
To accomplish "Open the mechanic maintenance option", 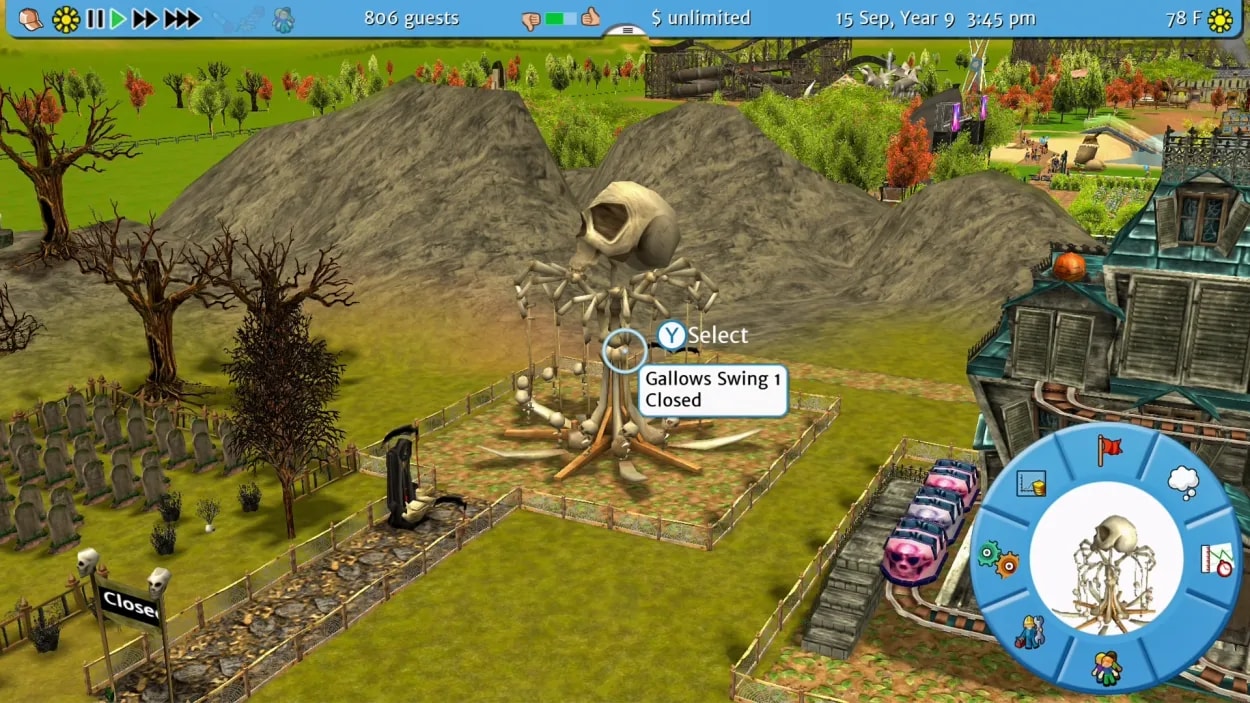I will click(1029, 633).
